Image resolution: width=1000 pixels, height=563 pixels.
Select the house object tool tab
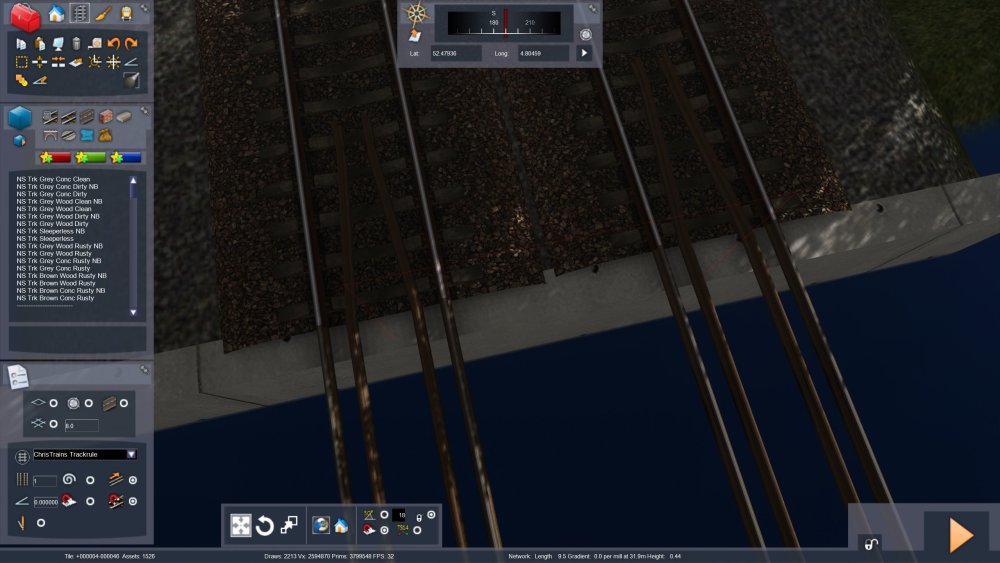[x=56, y=14]
